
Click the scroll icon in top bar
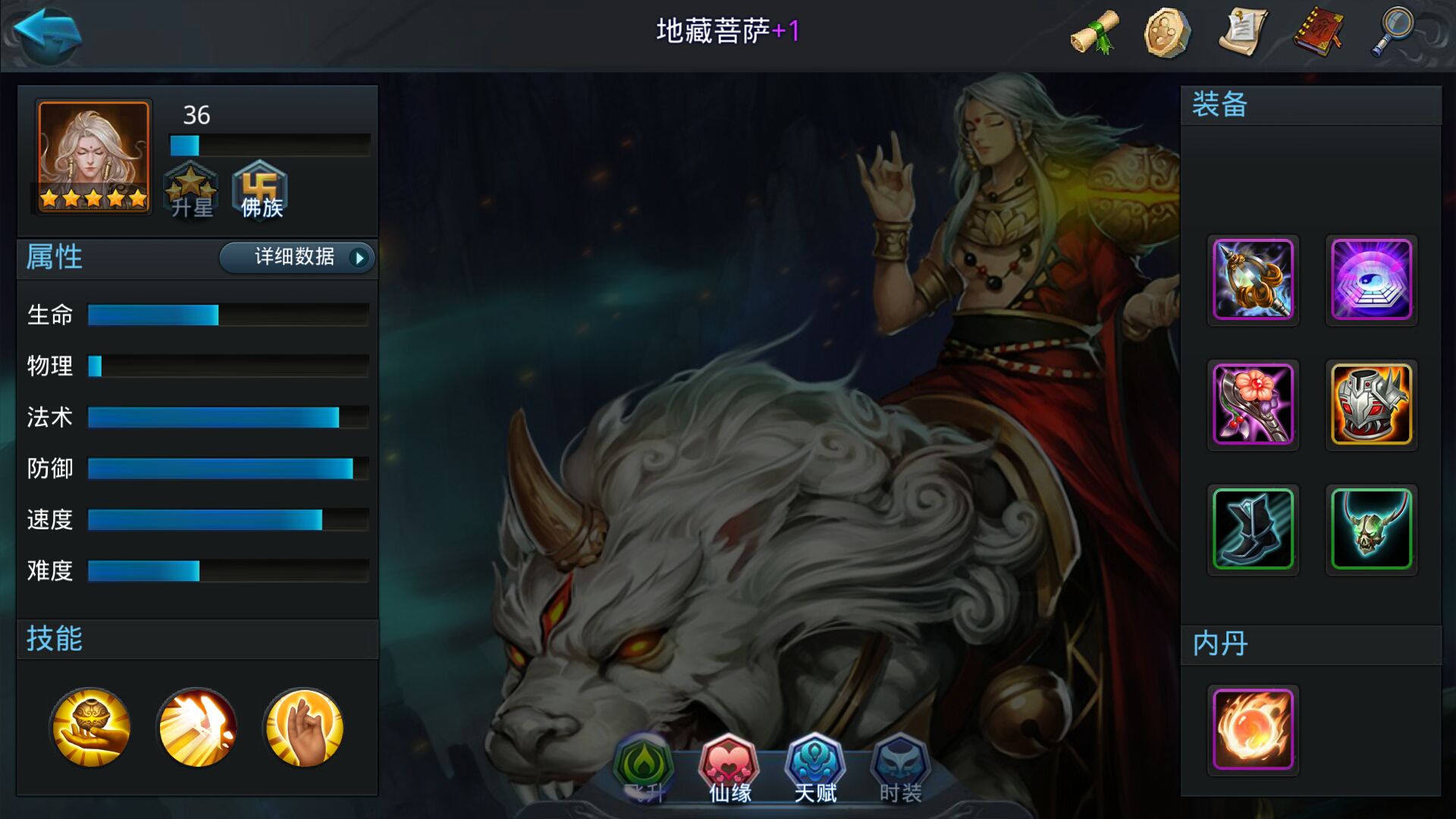click(1095, 32)
